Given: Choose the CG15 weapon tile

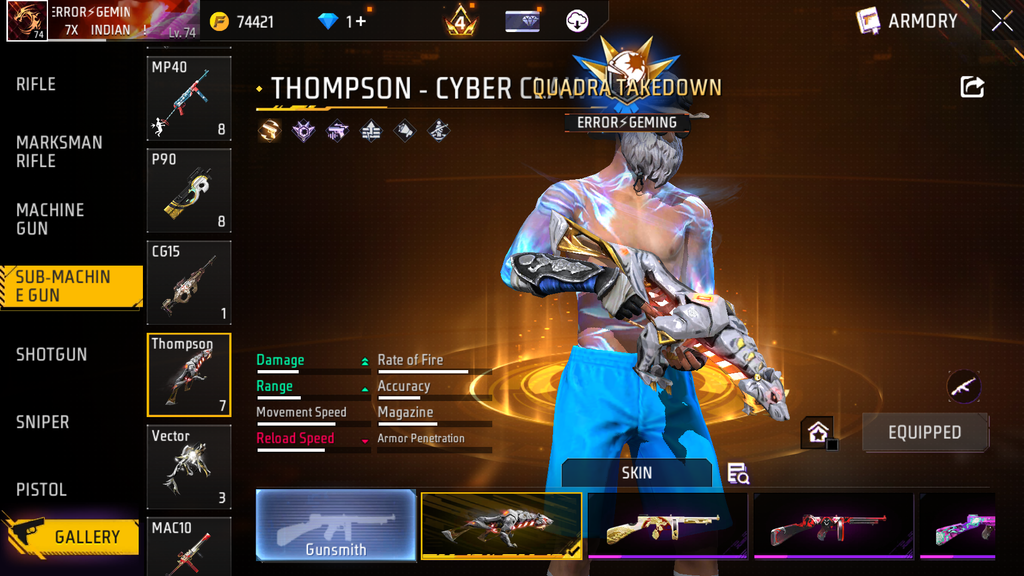Looking at the screenshot, I should click(189, 282).
